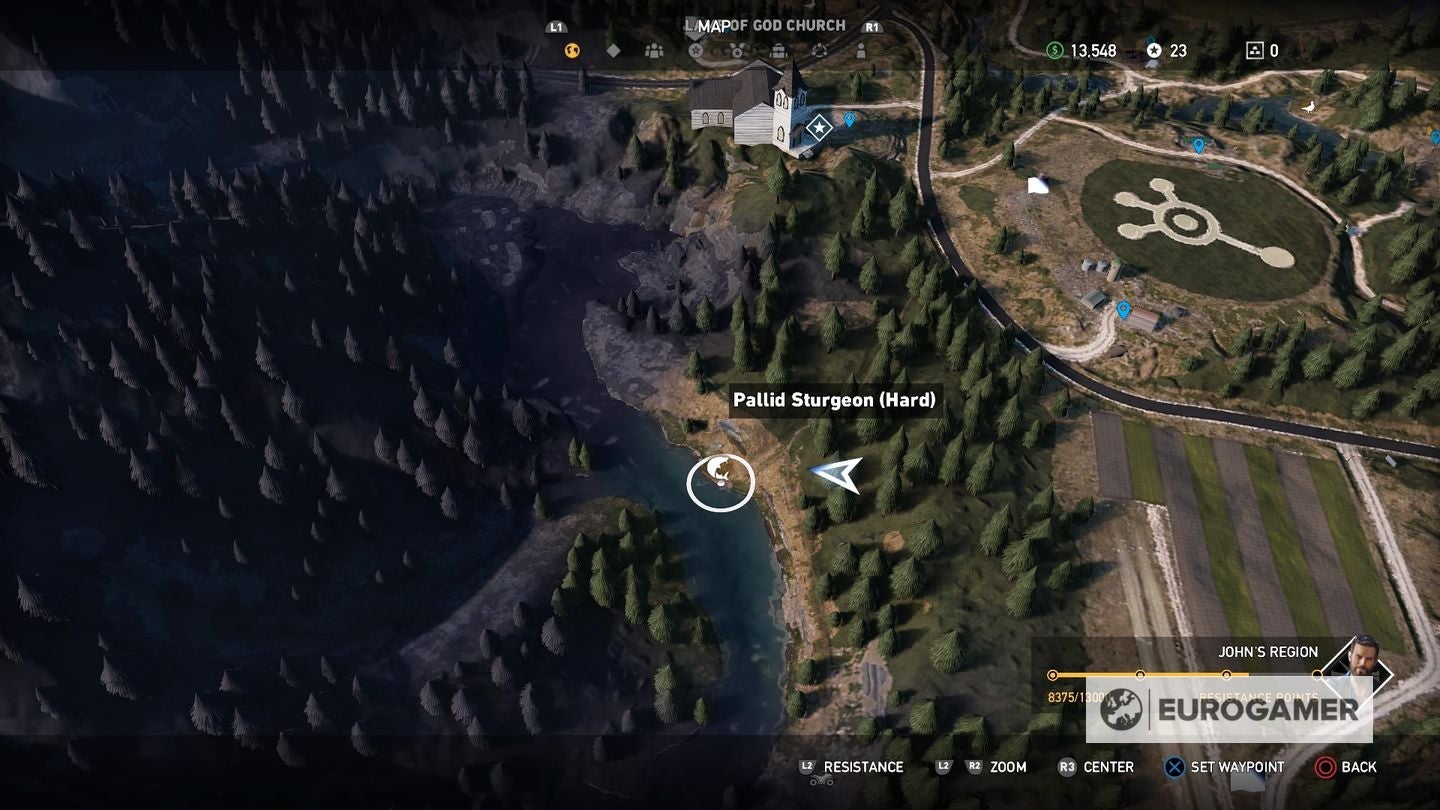Image resolution: width=1440 pixels, height=810 pixels.
Task: Click the briefcase filter icon
Action: click(x=778, y=50)
